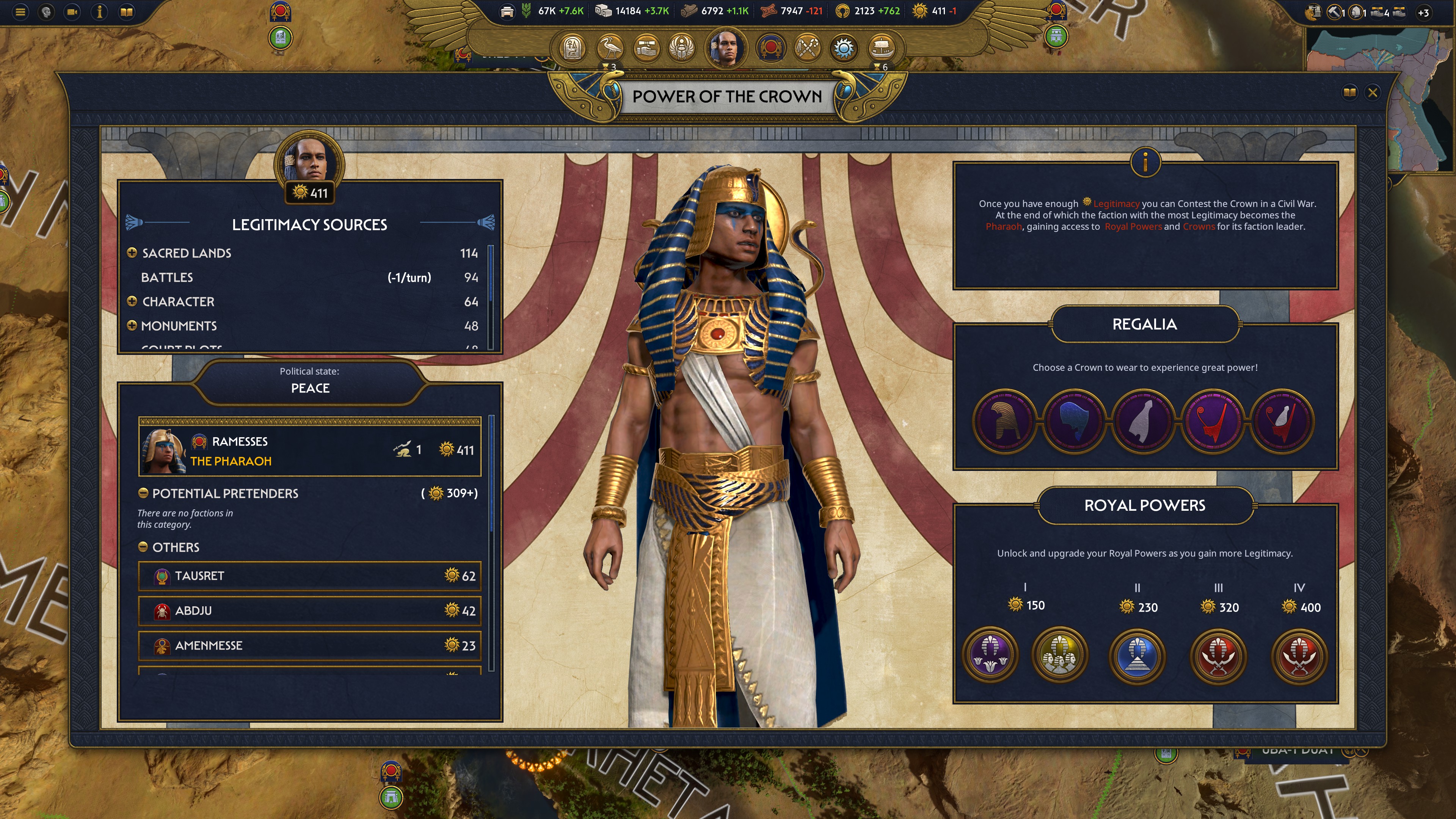Collapse the Potential Pretenders category

pyautogui.click(x=143, y=493)
